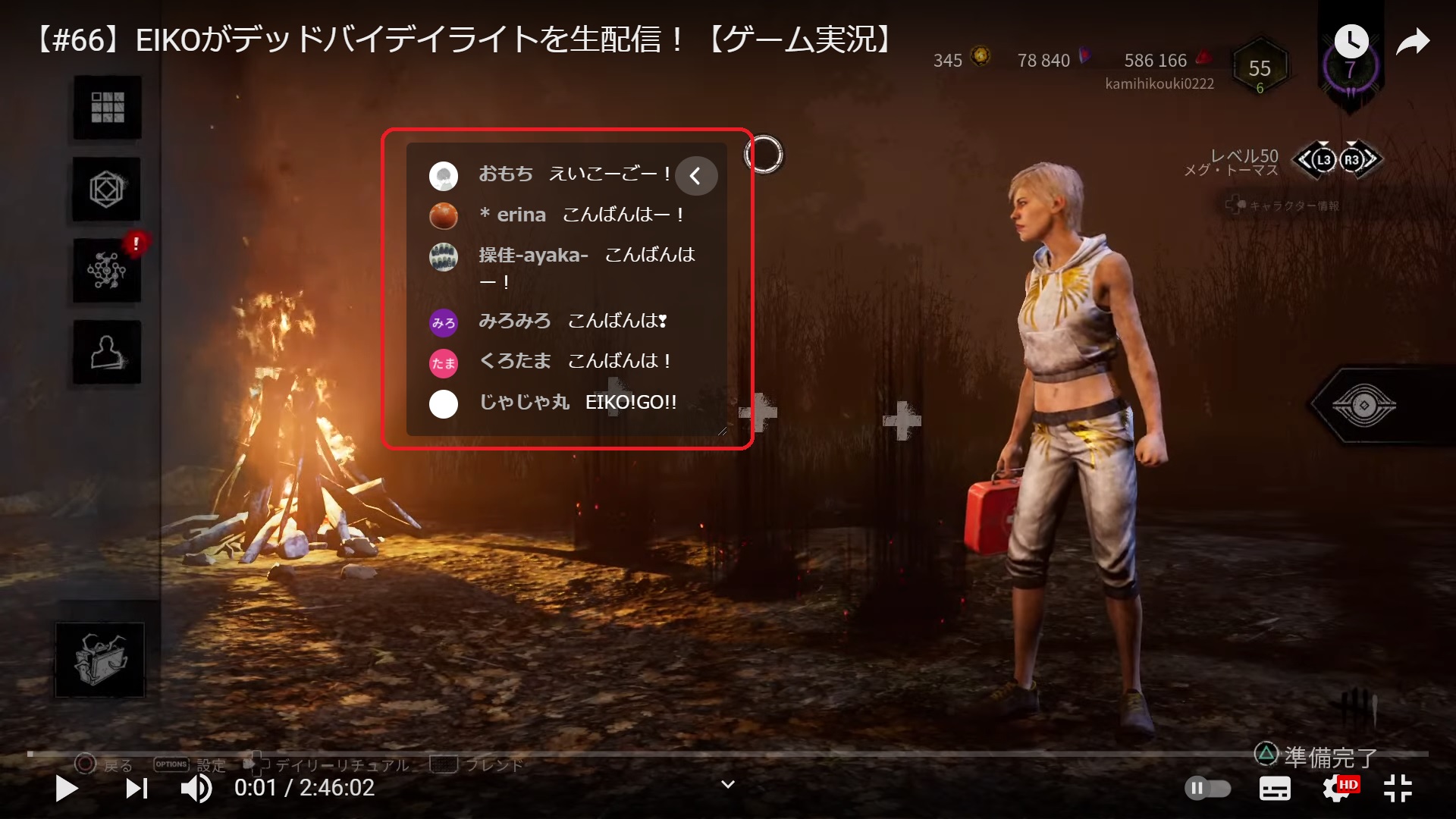Open the character profile icon in the left sidebar
This screenshot has height=819, width=1456.
(107, 351)
